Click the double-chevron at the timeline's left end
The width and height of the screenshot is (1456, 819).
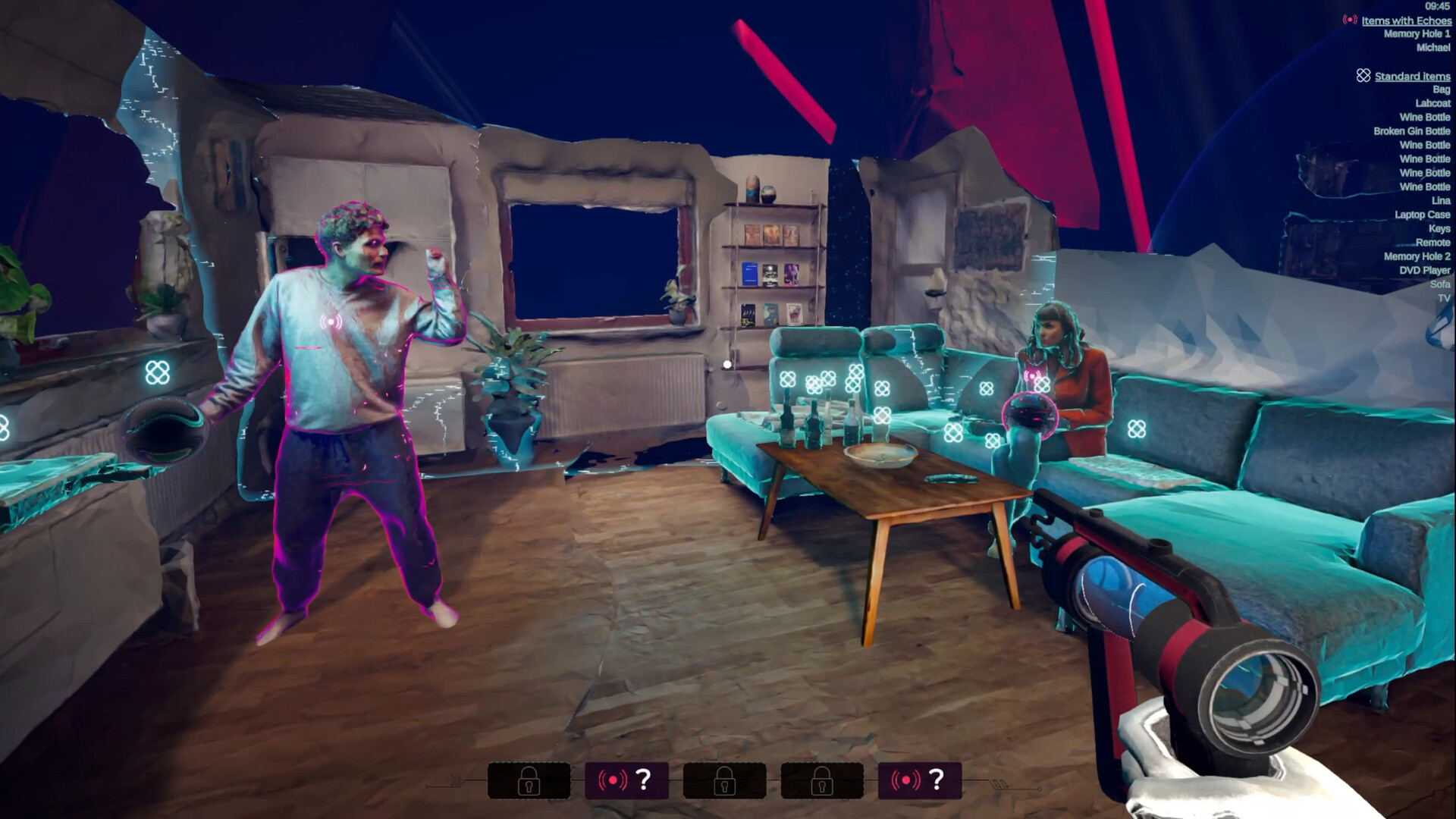pos(456,778)
